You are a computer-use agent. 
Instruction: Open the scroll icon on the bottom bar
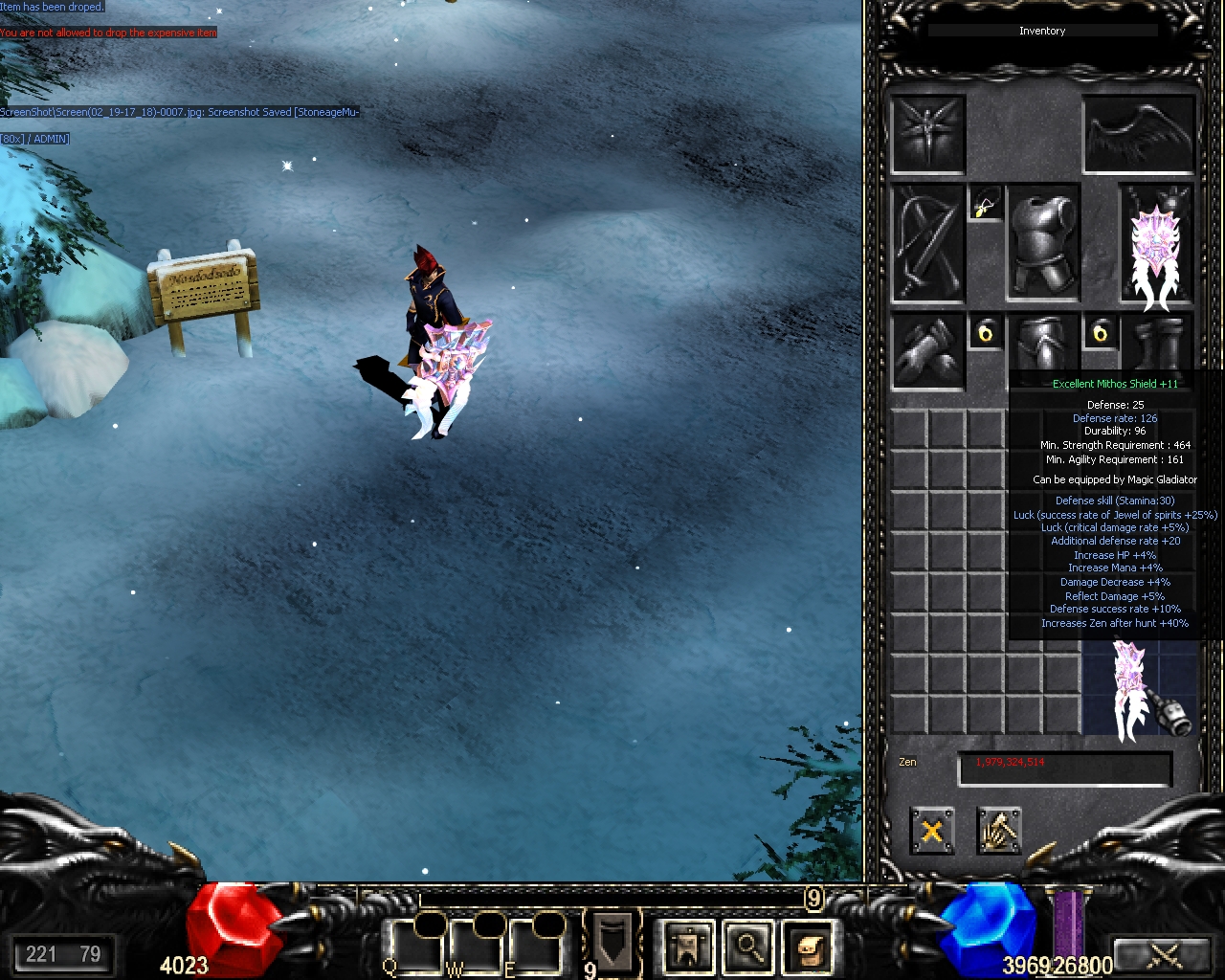809,947
